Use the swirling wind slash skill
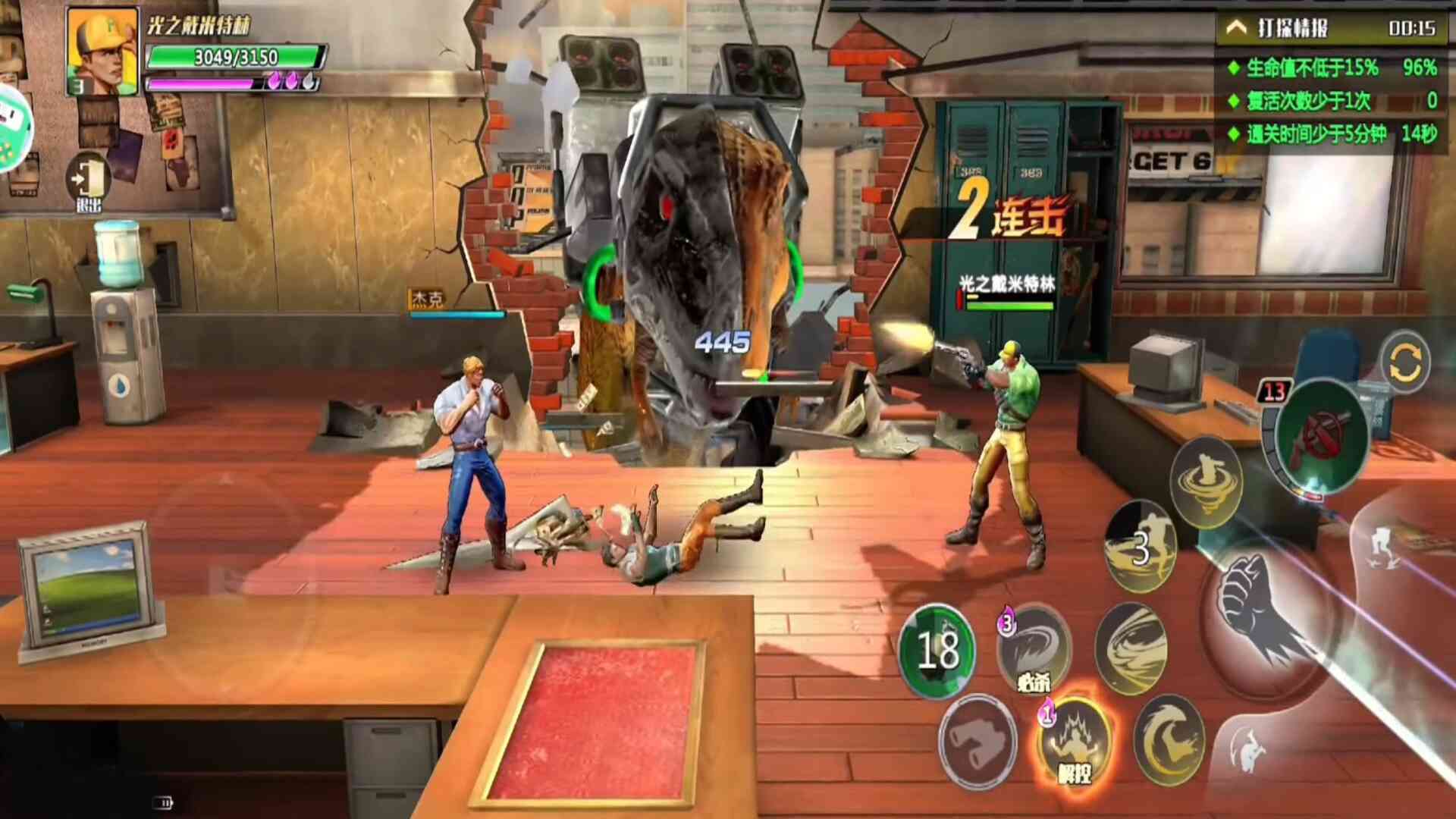 1131,648
